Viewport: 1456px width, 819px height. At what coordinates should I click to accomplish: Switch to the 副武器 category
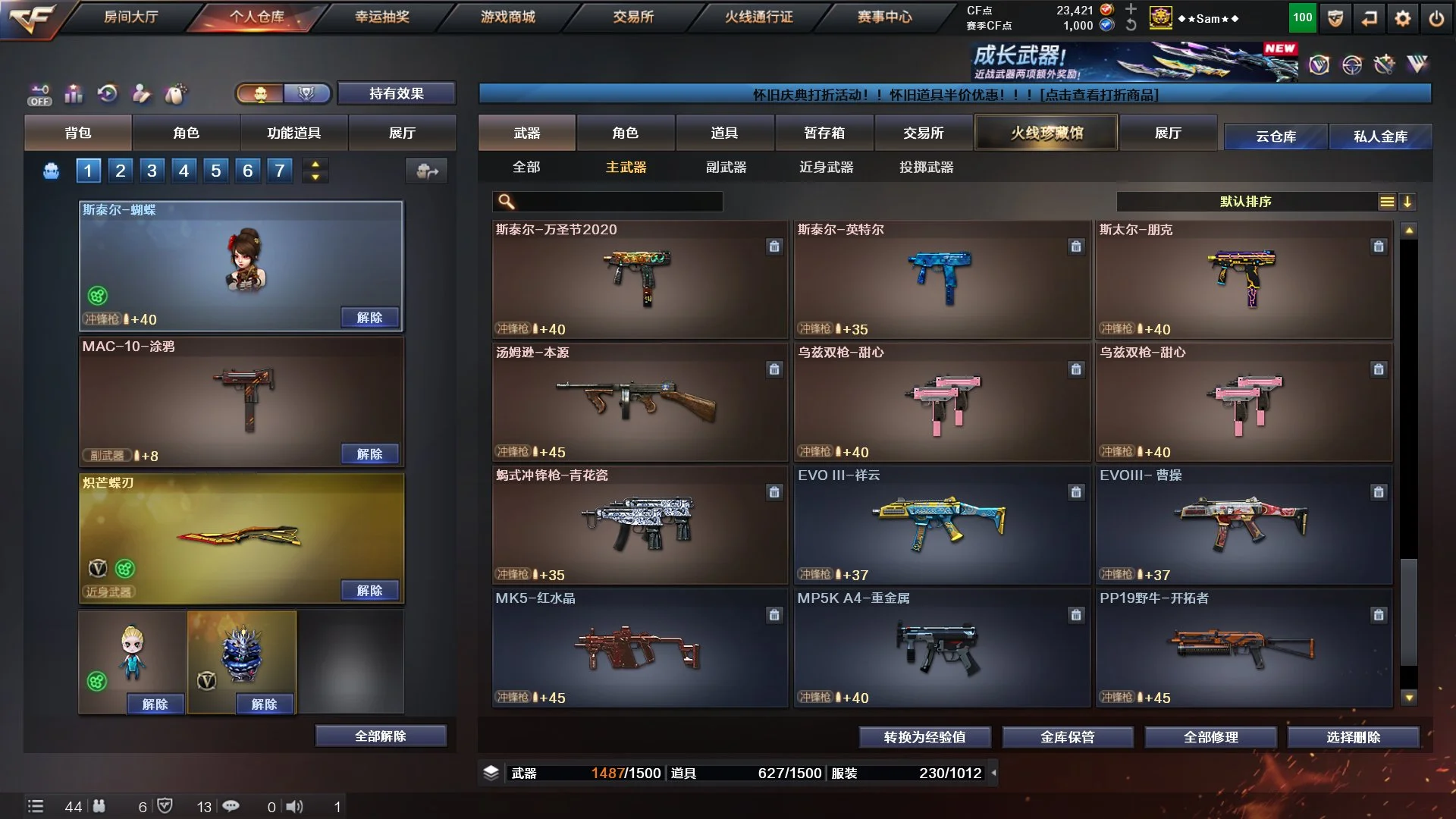point(726,167)
